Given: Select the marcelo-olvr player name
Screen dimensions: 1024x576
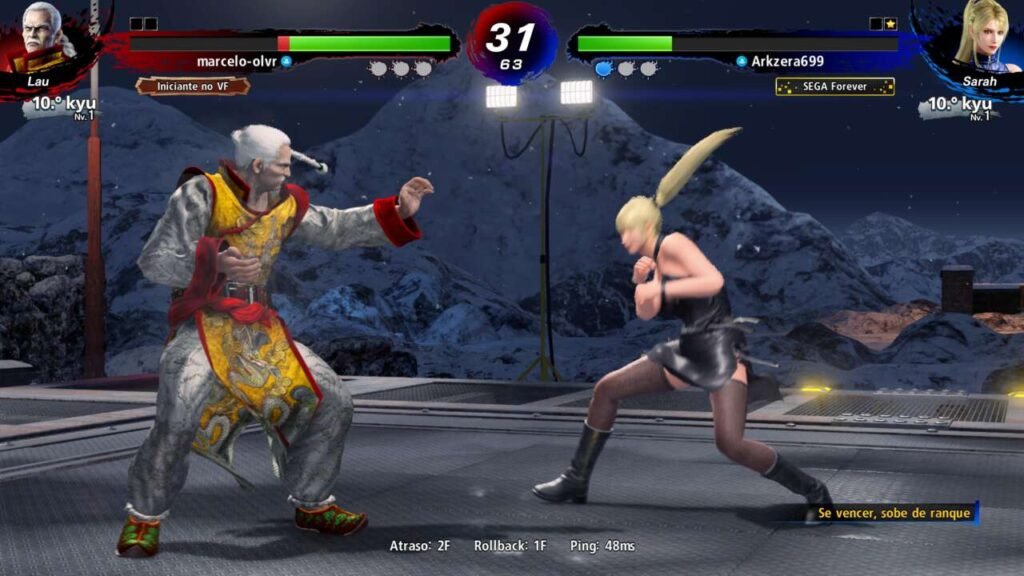Looking at the screenshot, I should click(x=237, y=61).
